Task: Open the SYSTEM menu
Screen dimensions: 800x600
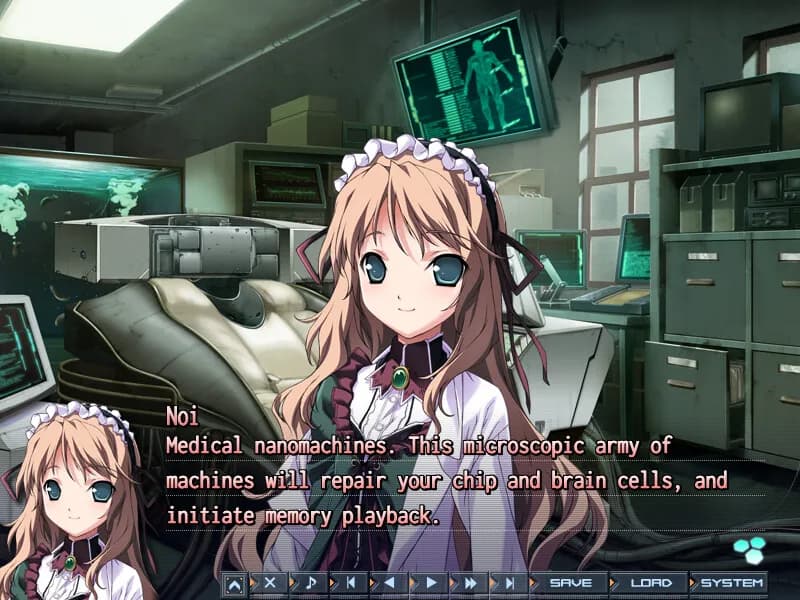Action: point(731,583)
